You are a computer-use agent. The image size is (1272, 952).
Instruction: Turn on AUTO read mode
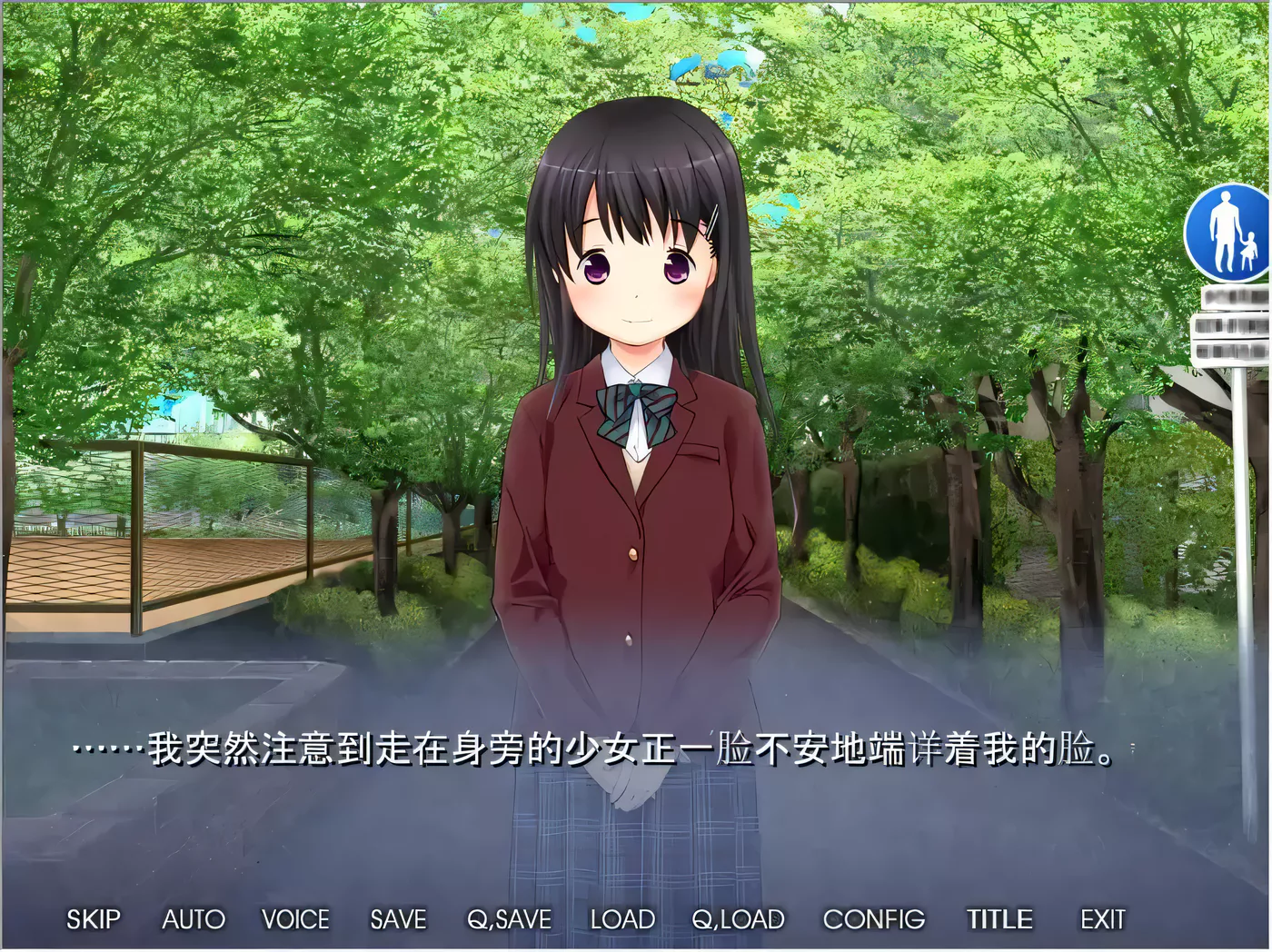coord(193,919)
